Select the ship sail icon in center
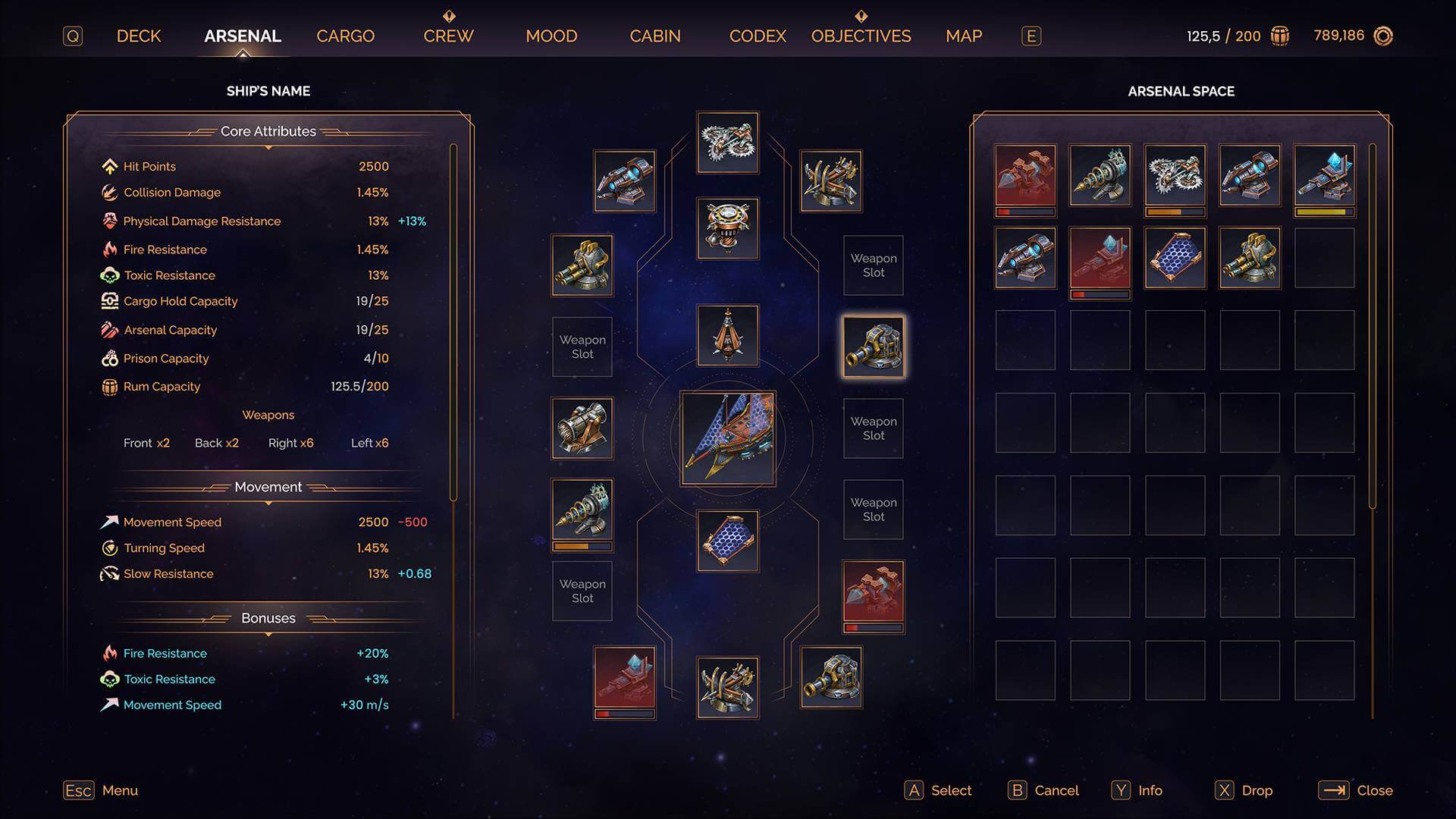Viewport: 1456px width, 819px height. (x=728, y=438)
